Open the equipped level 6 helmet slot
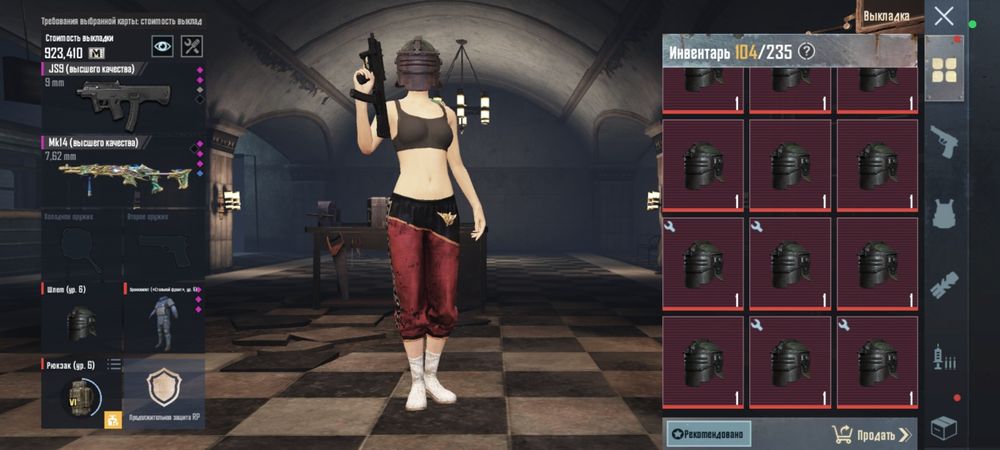 (x=81, y=316)
